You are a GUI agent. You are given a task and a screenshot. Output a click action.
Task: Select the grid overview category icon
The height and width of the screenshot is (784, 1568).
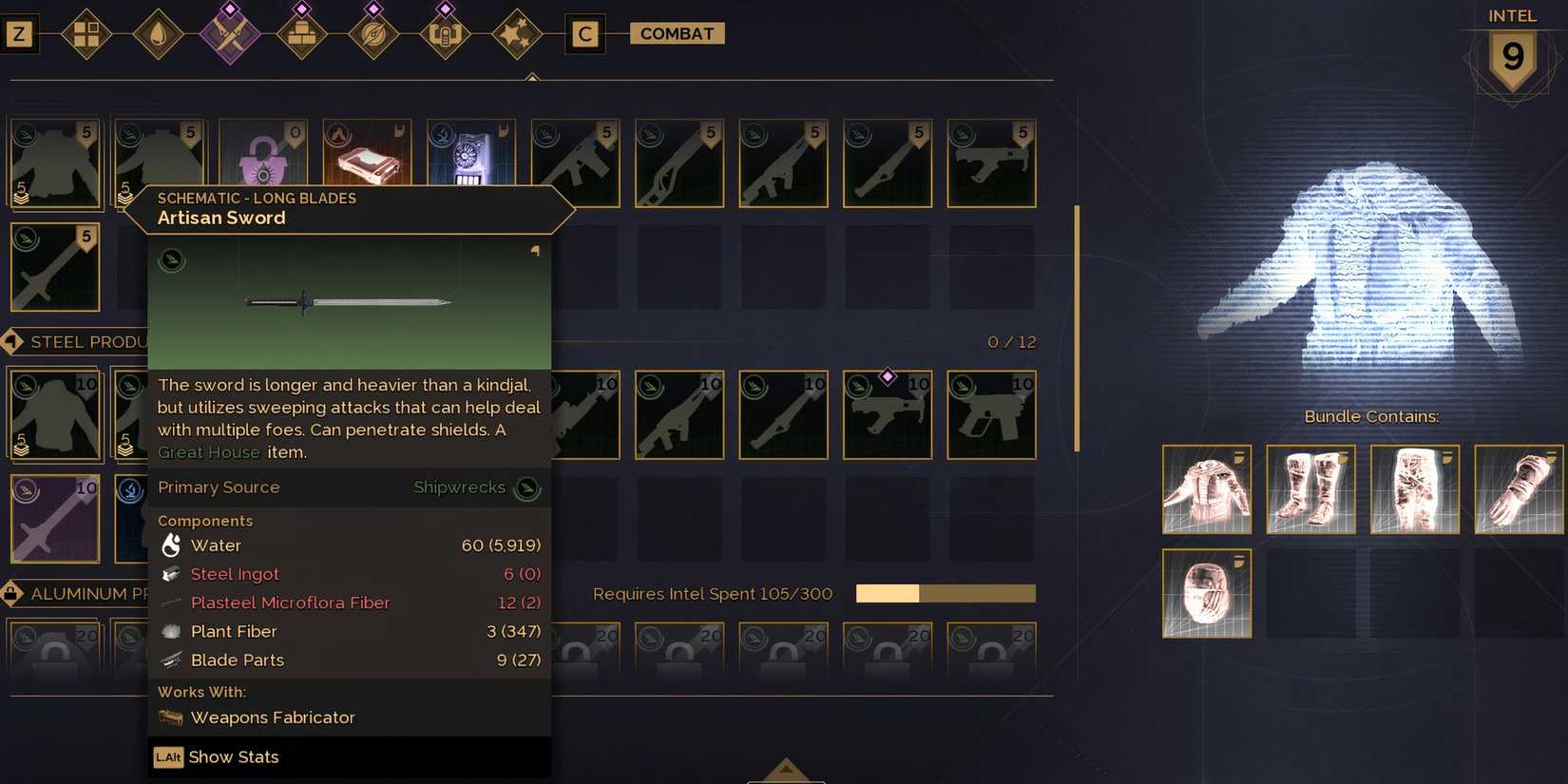87,33
